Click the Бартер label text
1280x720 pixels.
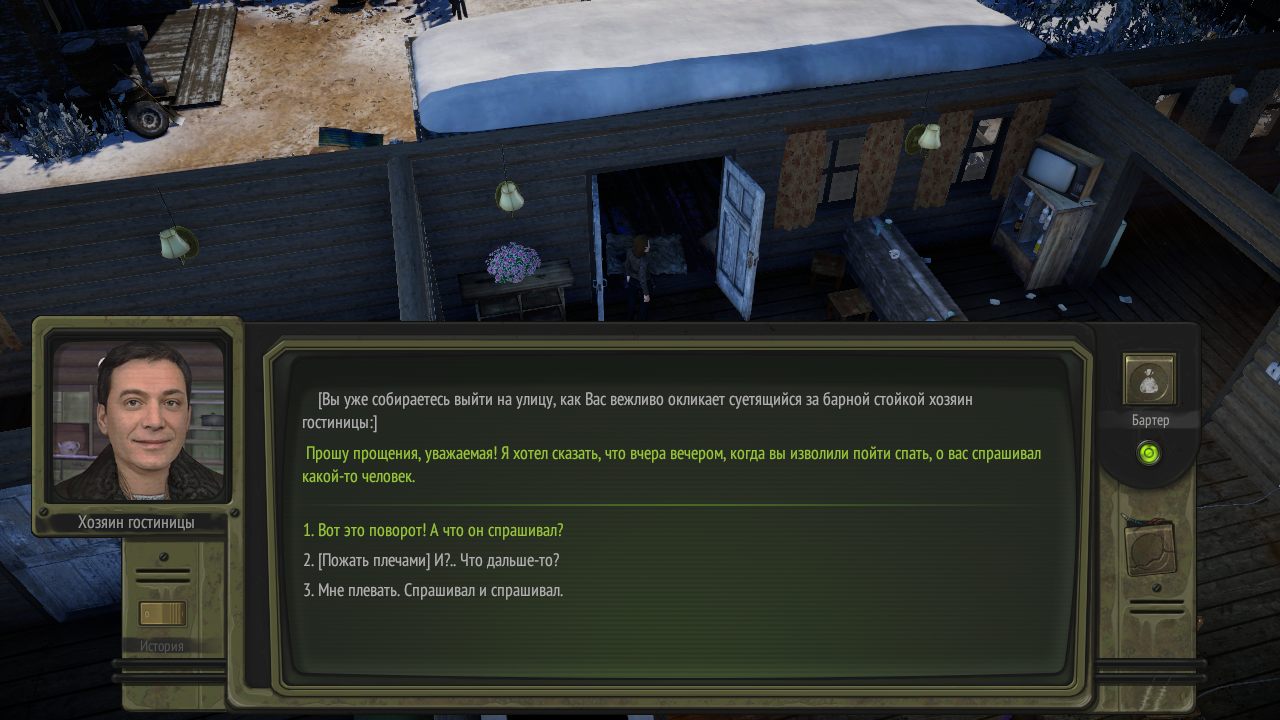[1150, 420]
